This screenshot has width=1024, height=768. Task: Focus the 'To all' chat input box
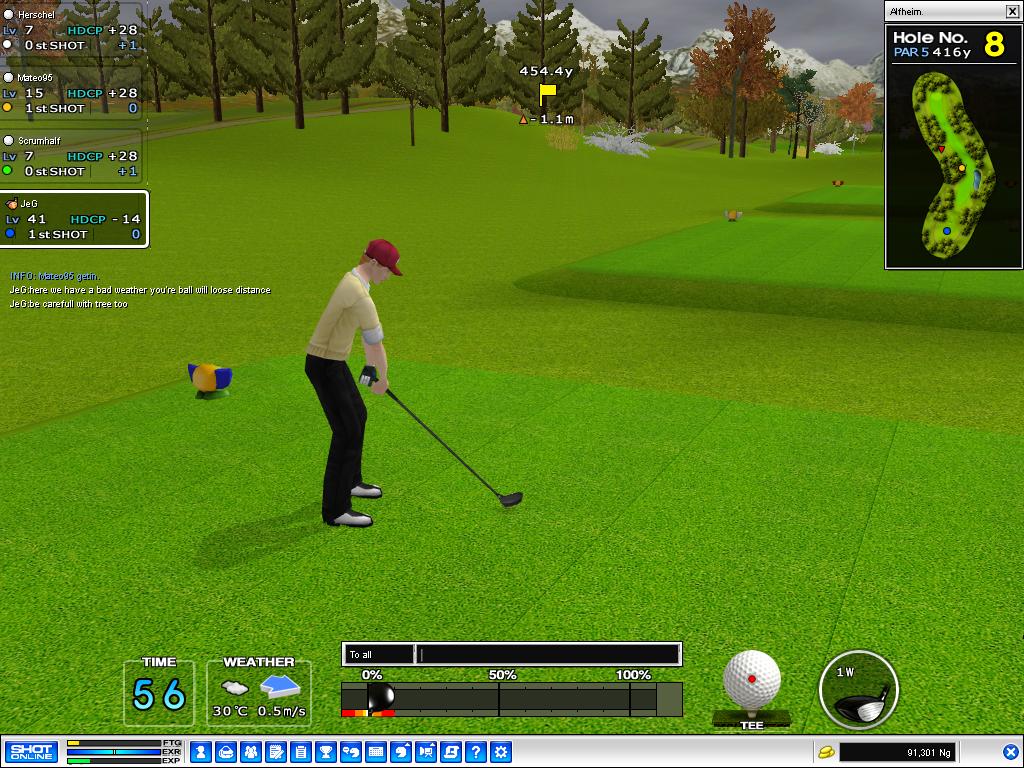tap(548, 655)
